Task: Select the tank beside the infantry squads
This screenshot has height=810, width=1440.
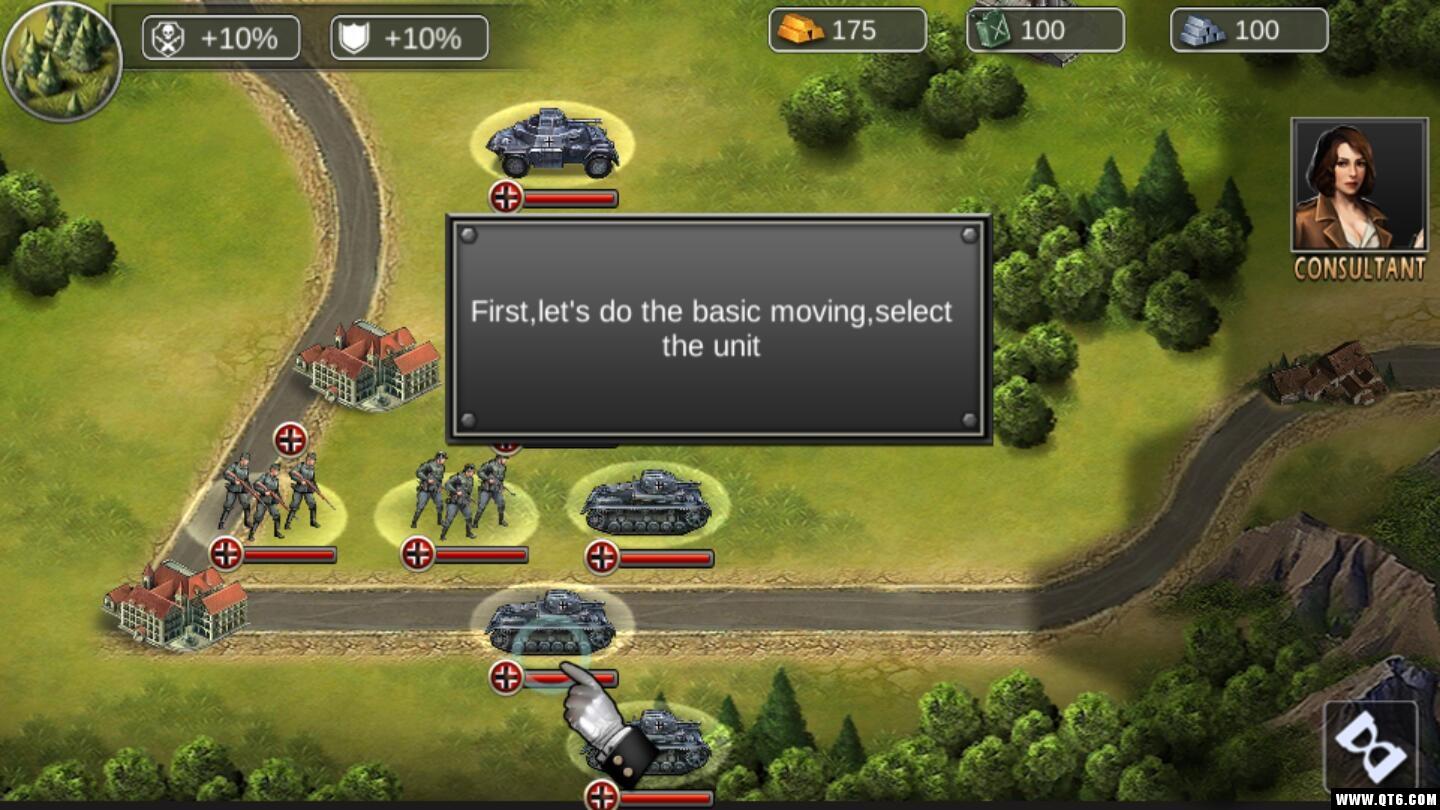Action: (x=646, y=502)
